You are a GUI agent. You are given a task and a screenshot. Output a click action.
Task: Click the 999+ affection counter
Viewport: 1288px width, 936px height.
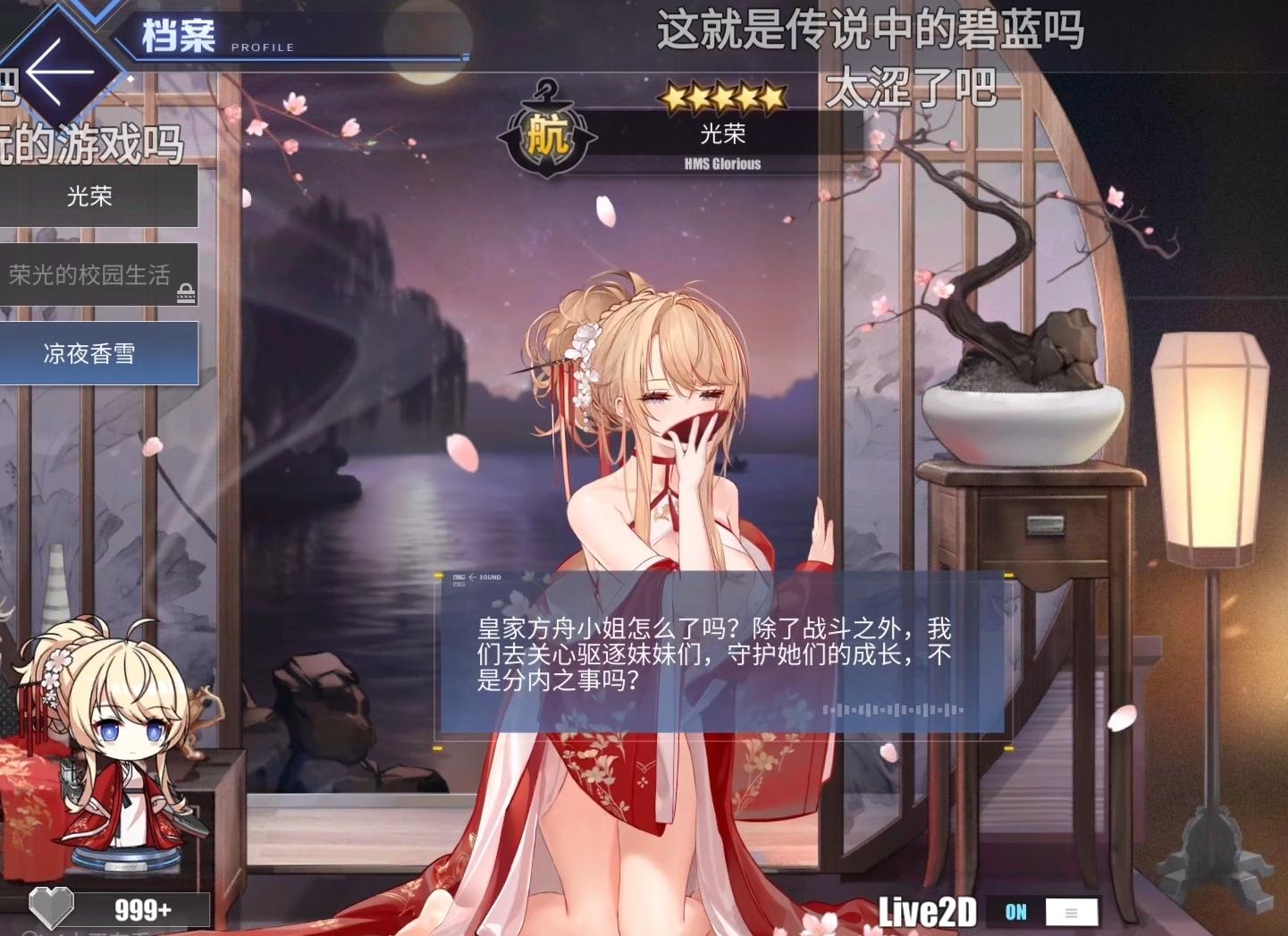pyautogui.click(x=143, y=907)
